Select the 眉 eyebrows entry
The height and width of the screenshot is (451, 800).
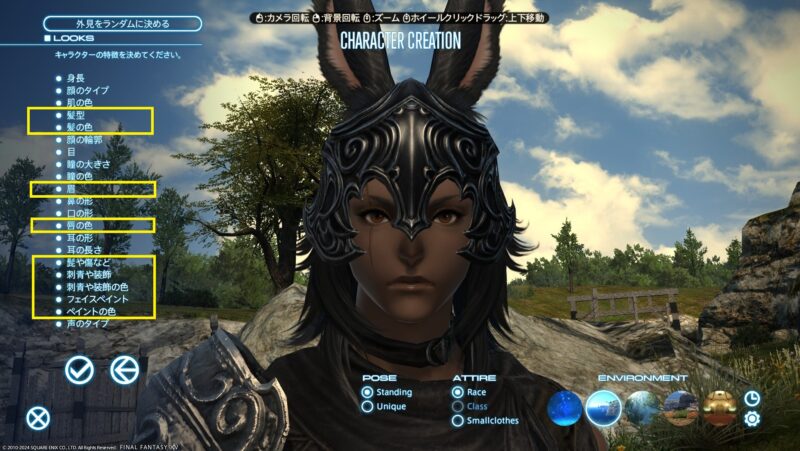pos(70,188)
